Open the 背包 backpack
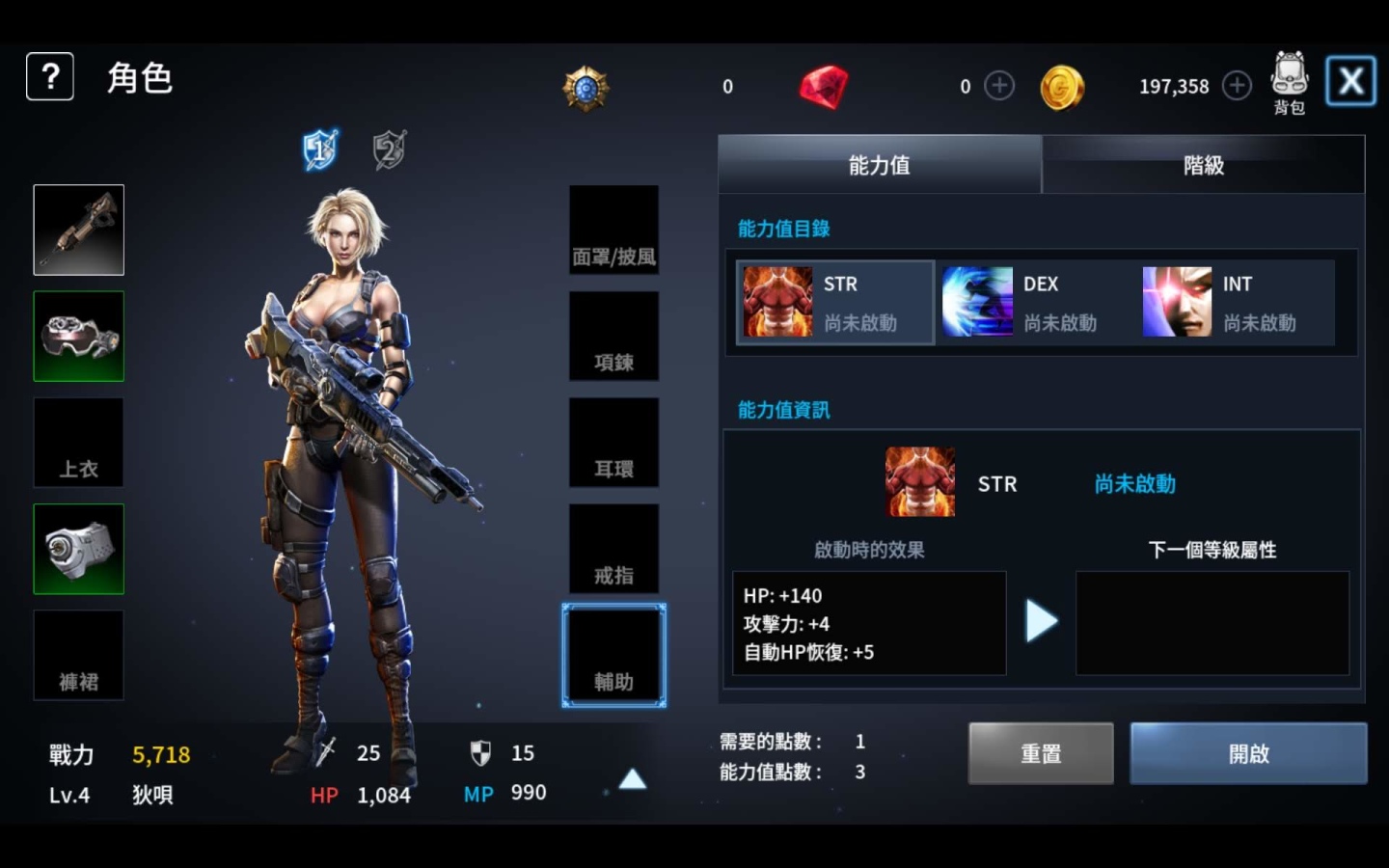Image resolution: width=1389 pixels, height=868 pixels. coord(1290,79)
